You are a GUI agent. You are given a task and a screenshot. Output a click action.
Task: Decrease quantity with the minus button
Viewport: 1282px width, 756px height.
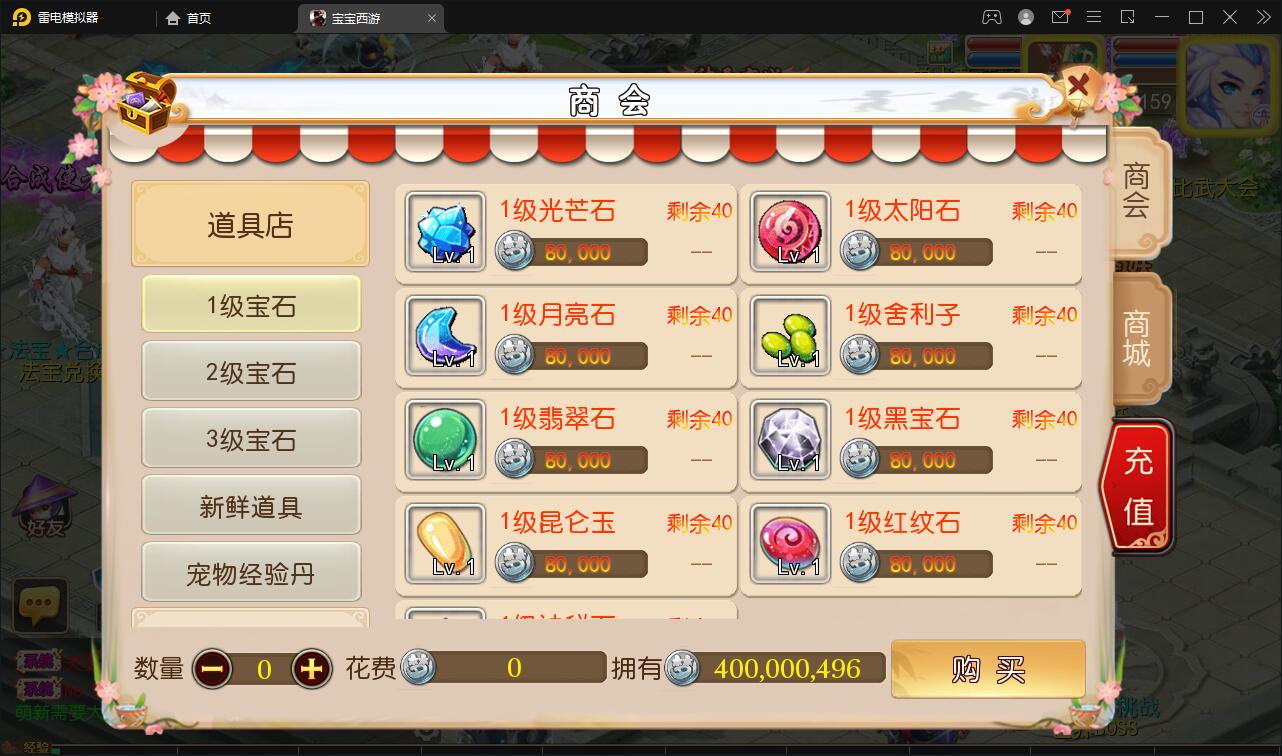point(211,668)
